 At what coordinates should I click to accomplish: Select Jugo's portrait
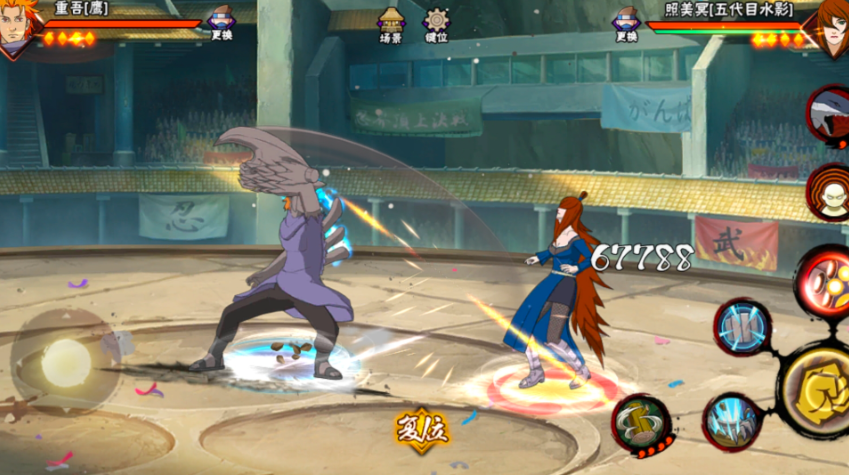[18, 26]
